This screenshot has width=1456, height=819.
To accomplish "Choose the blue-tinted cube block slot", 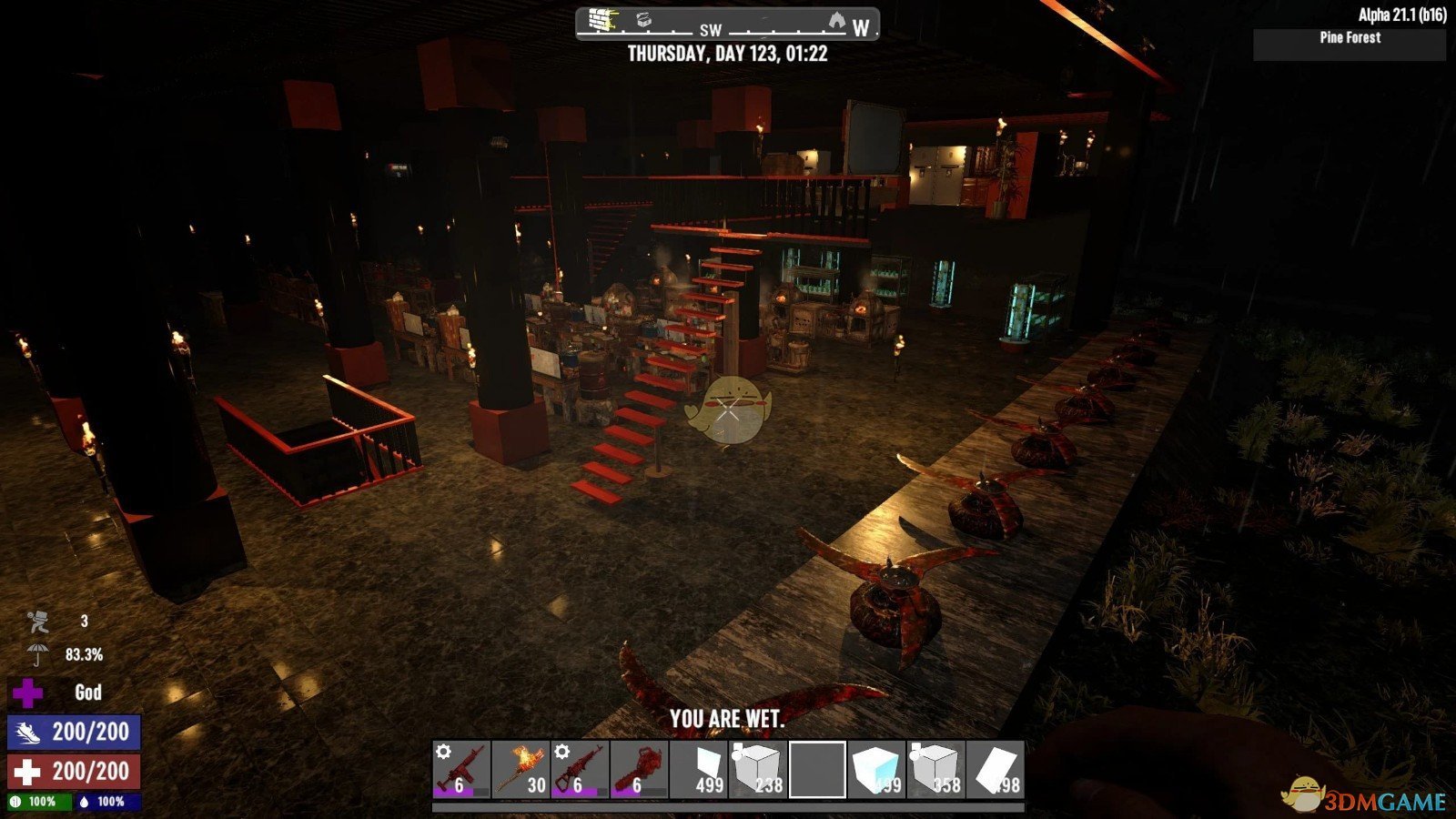I will [x=876, y=770].
